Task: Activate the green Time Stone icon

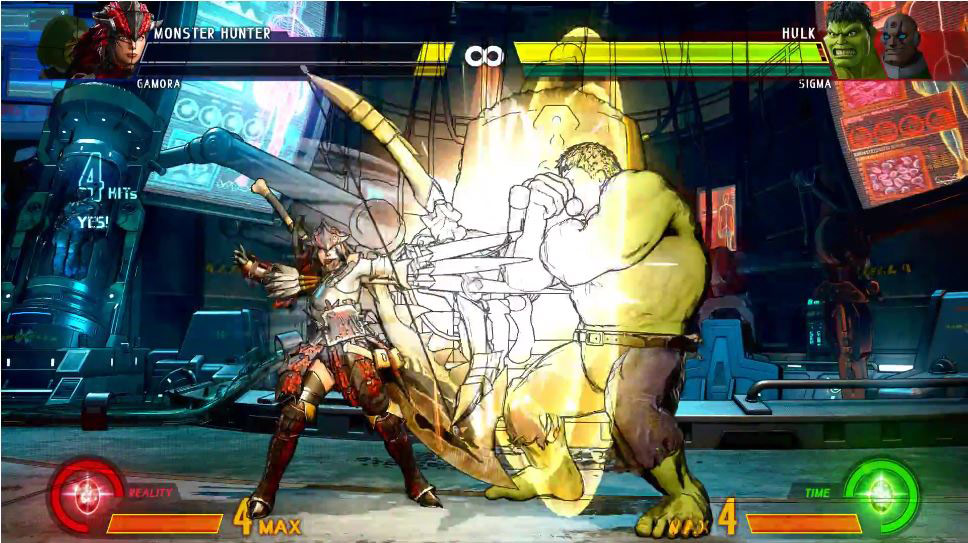Action: point(880,493)
